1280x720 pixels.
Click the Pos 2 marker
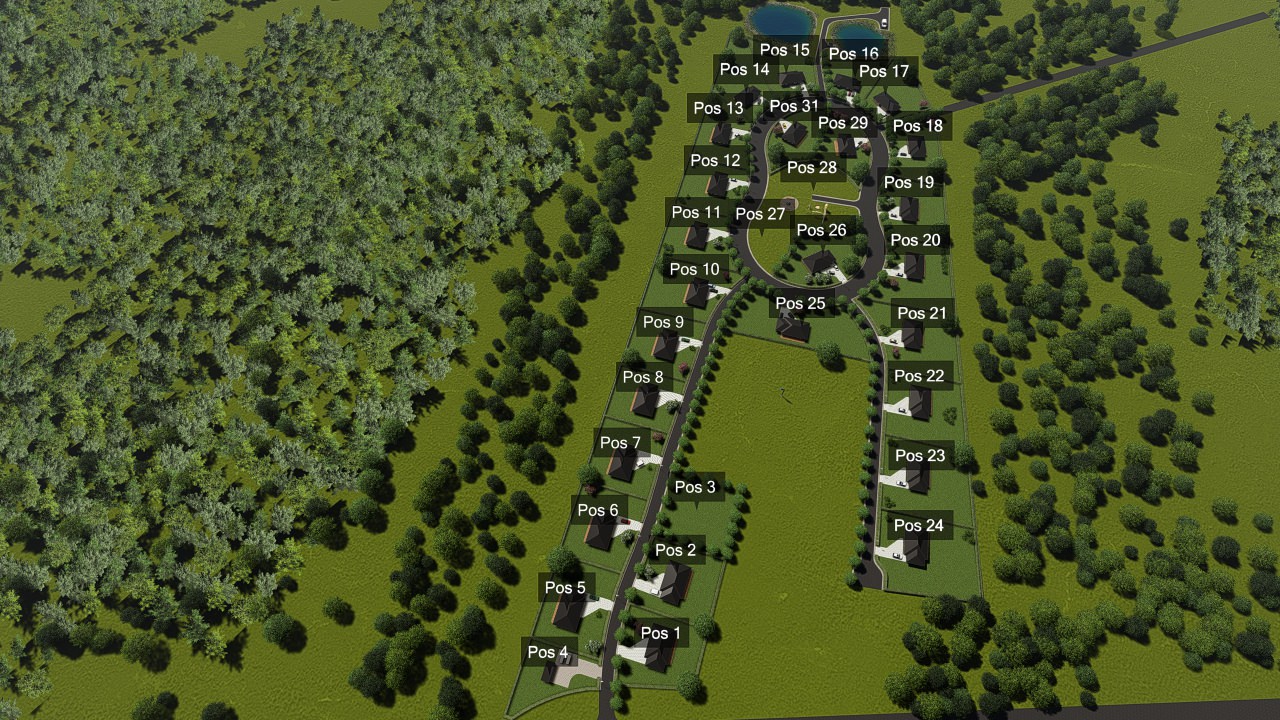pyautogui.click(x=675, y=550)
